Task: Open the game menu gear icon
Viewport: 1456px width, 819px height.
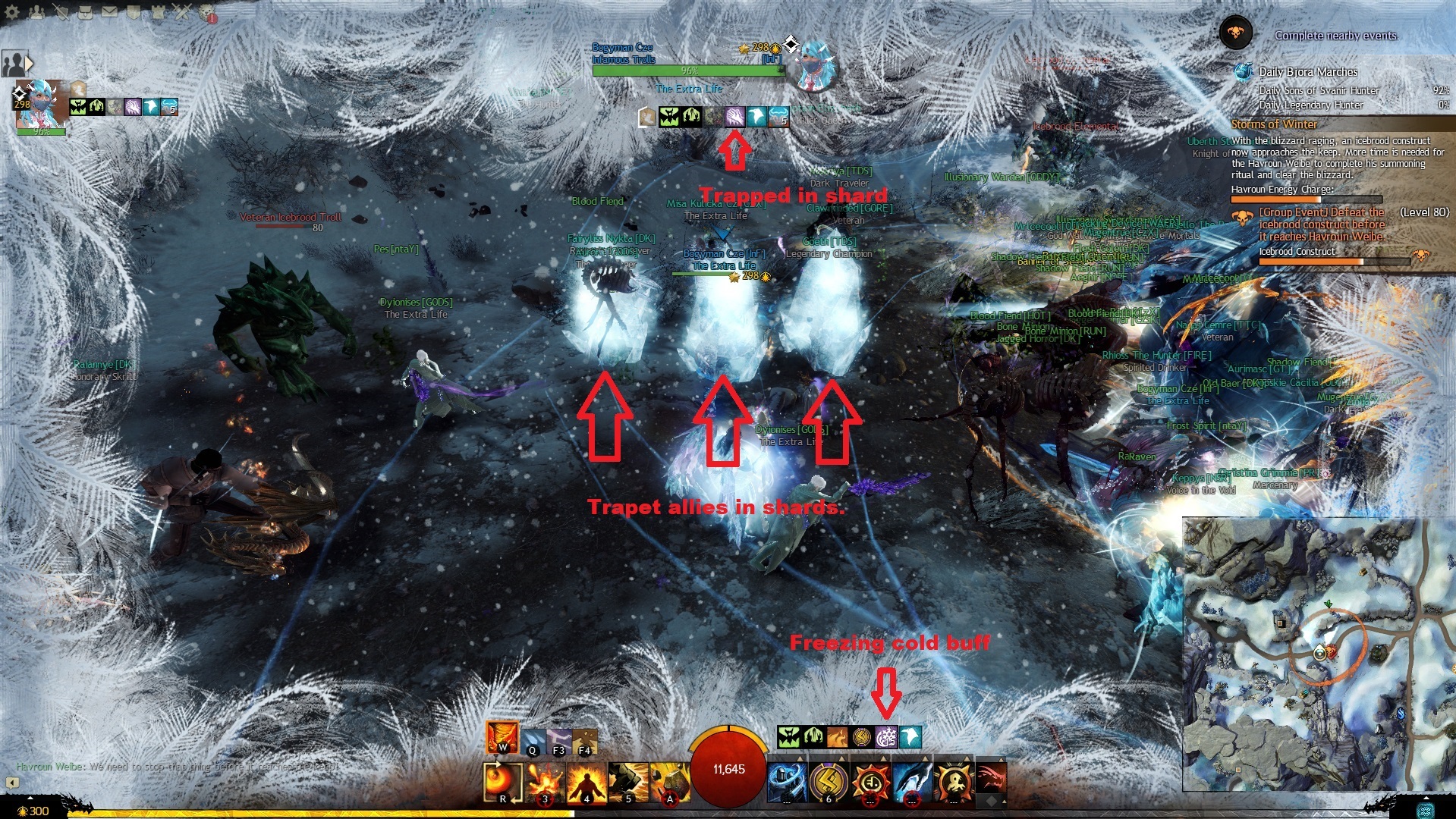Action: coord(12,11)
